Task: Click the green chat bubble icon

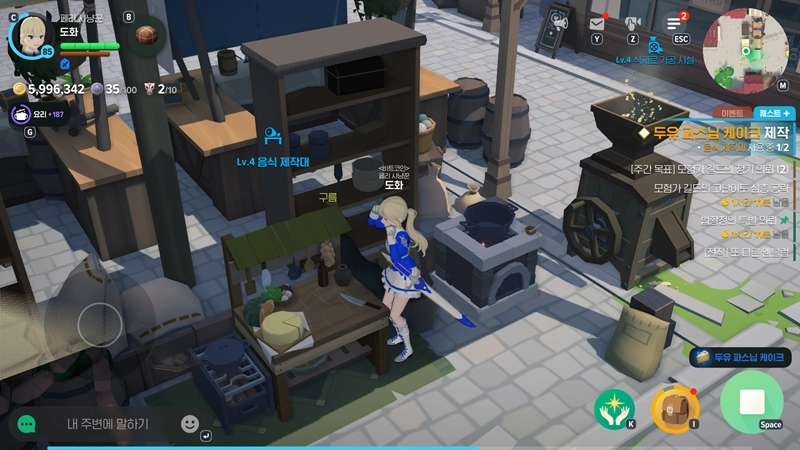Action: point(26,424)
